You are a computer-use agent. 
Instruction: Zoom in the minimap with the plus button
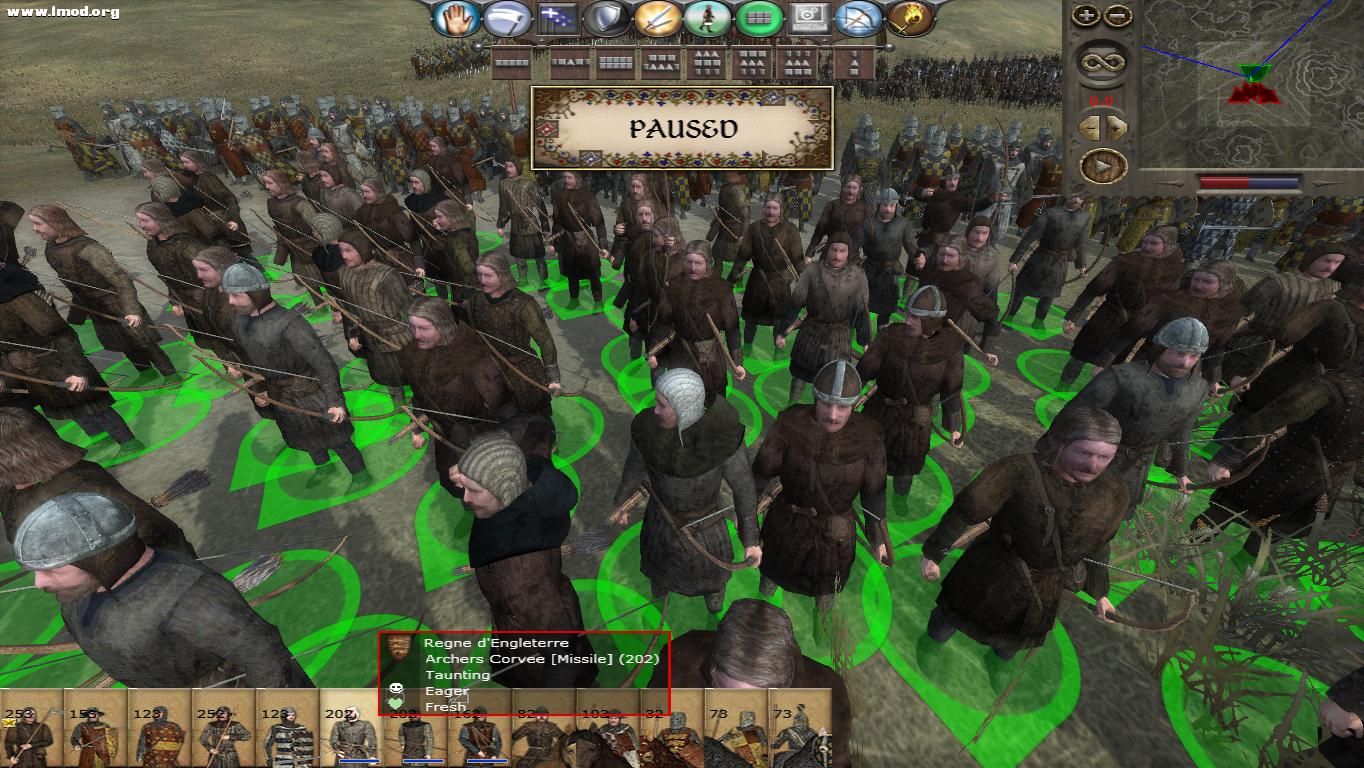click(1084, 15)
